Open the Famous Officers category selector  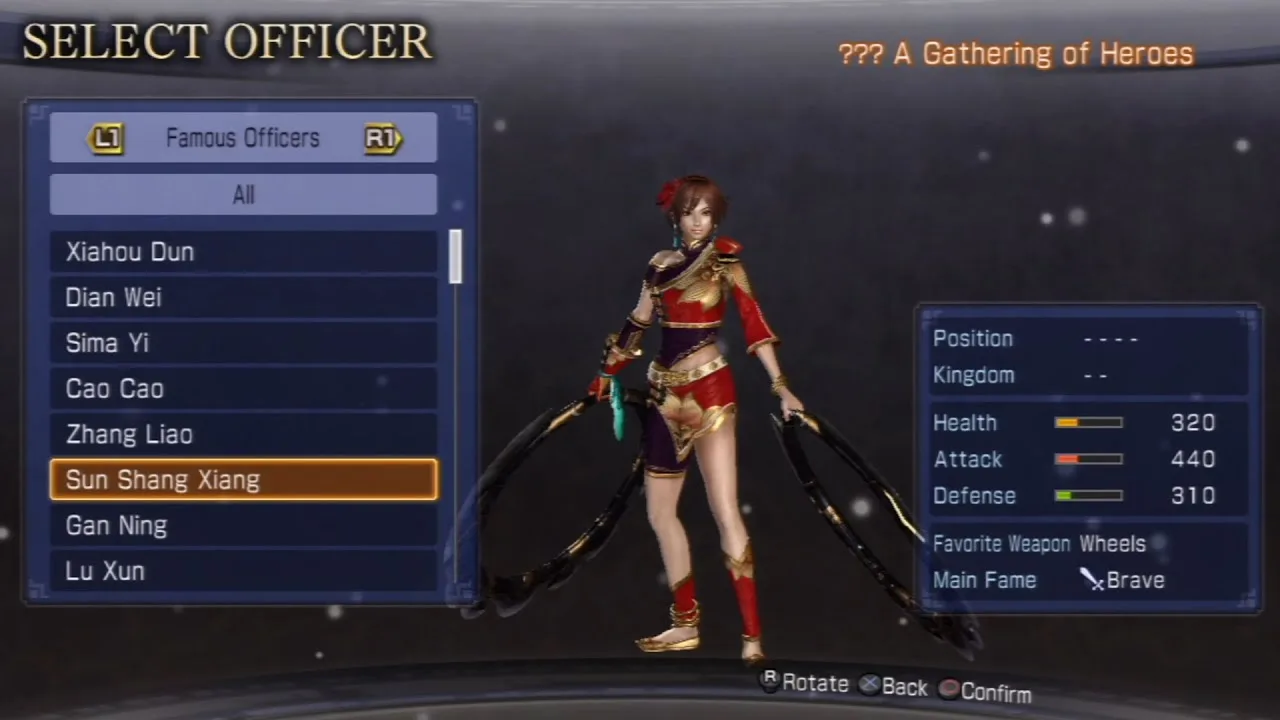click(243, 138)
